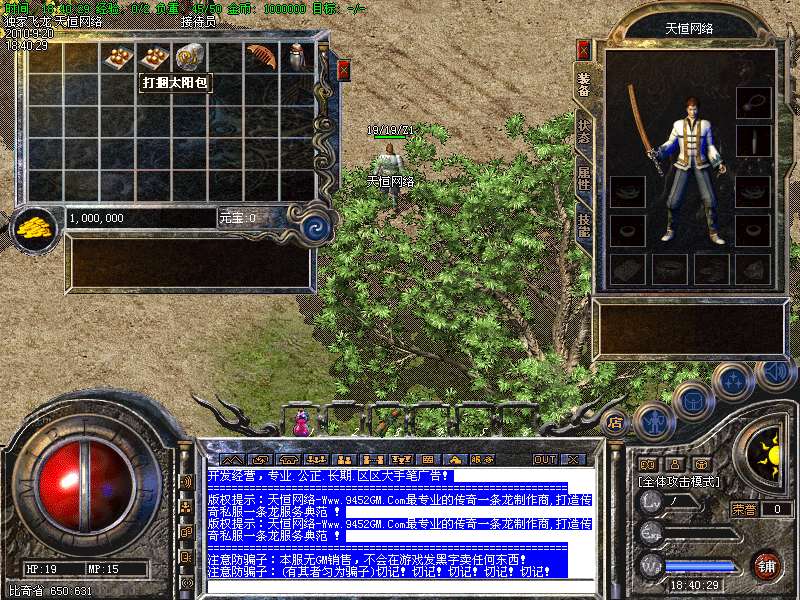This screenshot has width=800, height=600.
Task: Select the silver scroll bundle item
Action: point(188,57)
